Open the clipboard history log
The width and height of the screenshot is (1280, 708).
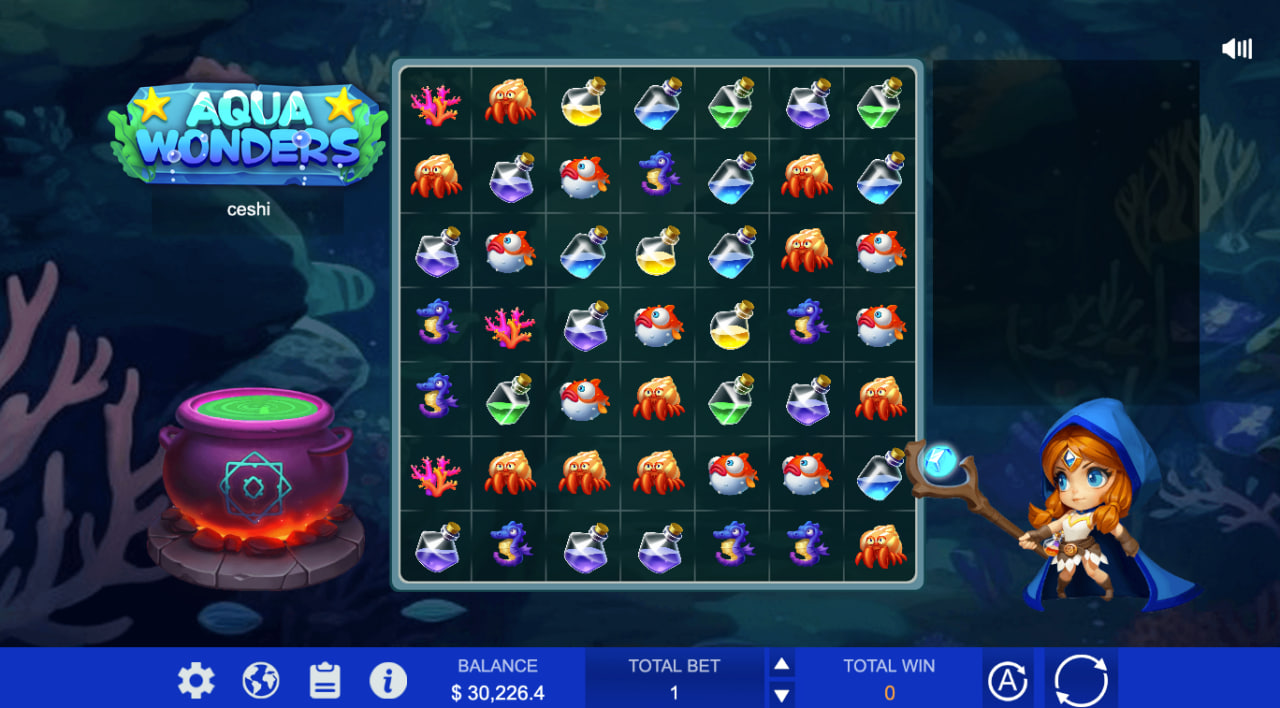(325, 681)
